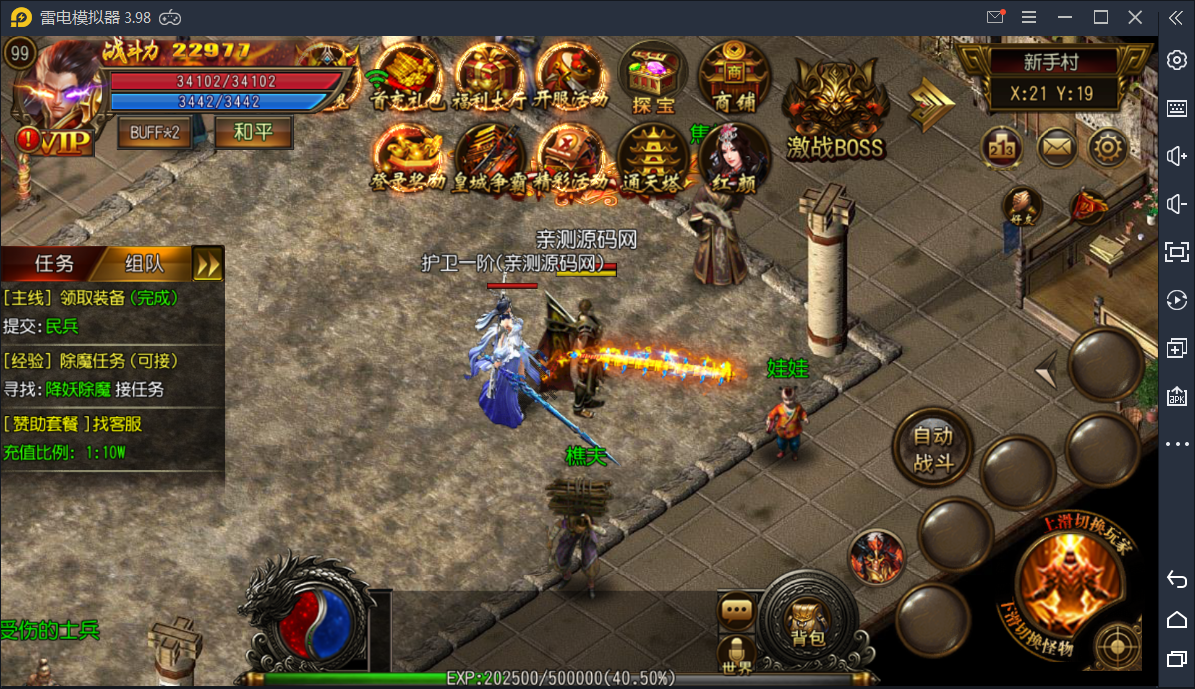1195x689 pixels.
Task: Close the emulator window
Action: pyautogui.click(x=1134, y=17)
